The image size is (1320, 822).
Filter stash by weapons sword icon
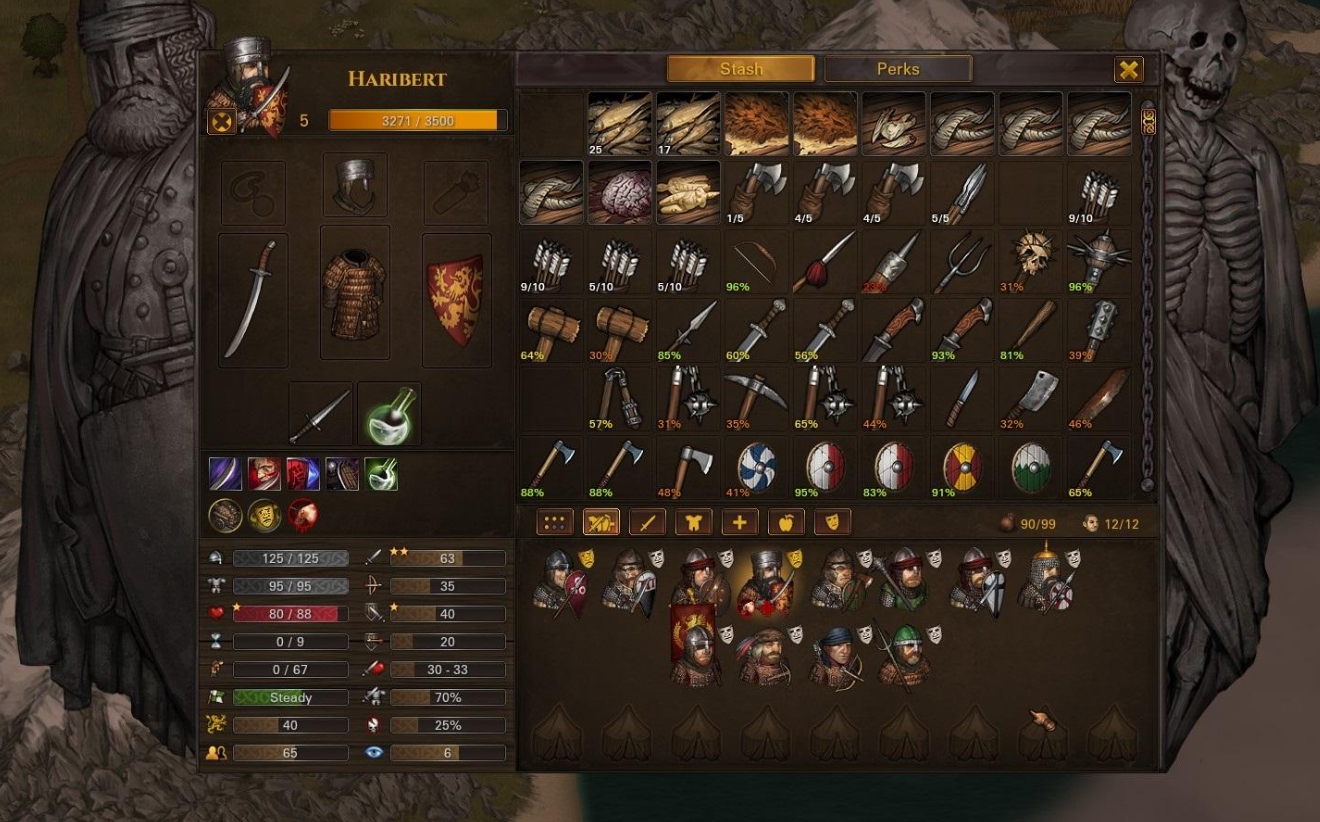point(647,522)
